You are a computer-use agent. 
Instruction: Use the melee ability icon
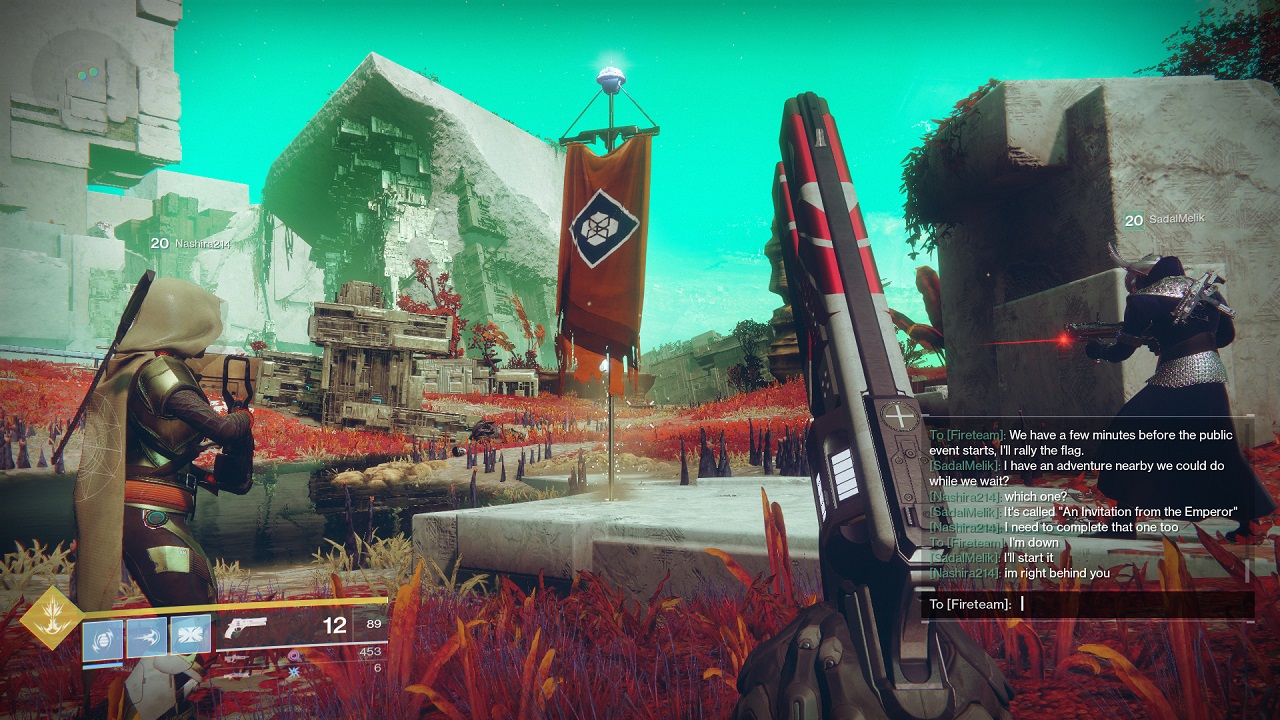pos(146,637)
